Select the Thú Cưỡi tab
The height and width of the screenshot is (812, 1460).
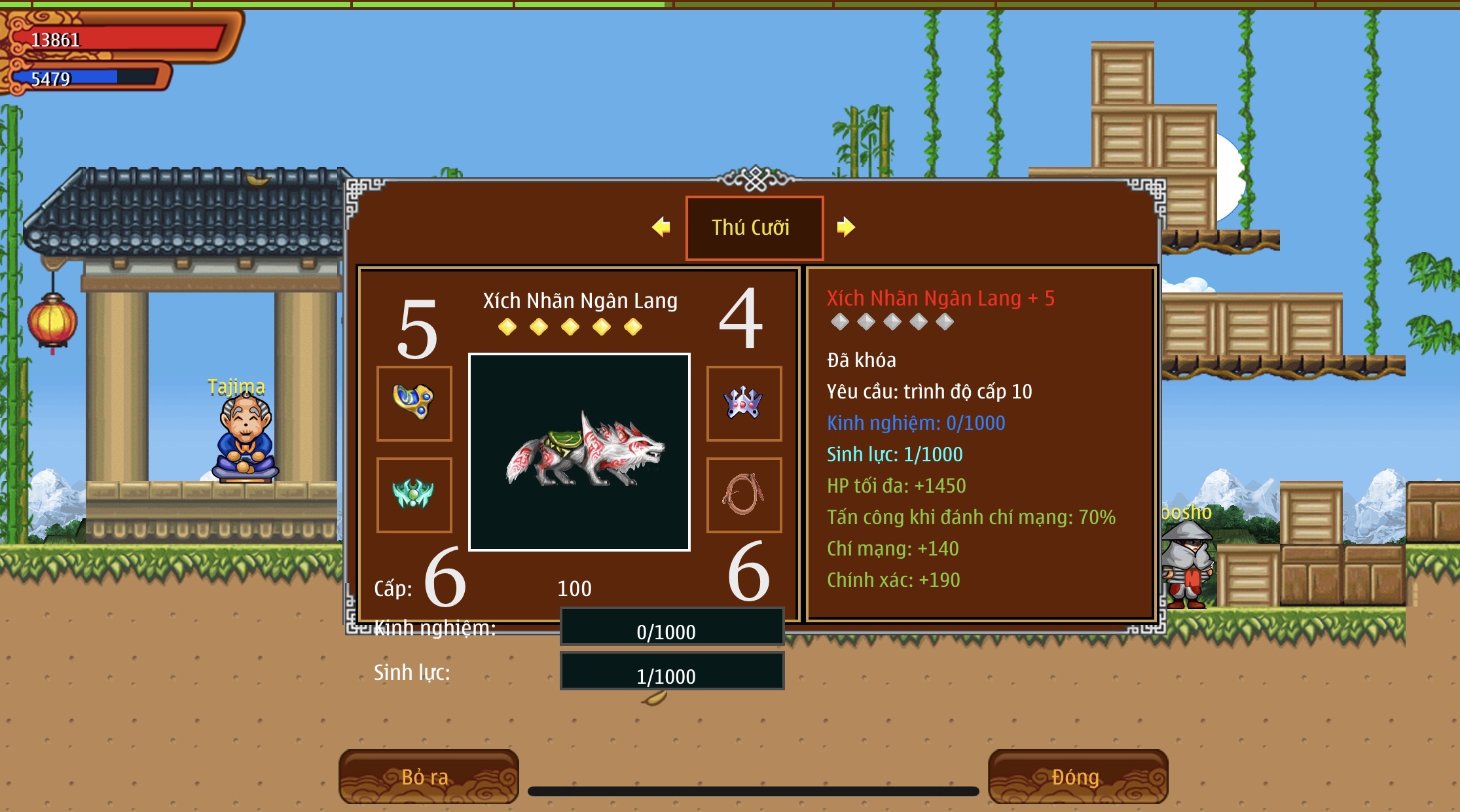click(x=754, y=228)
